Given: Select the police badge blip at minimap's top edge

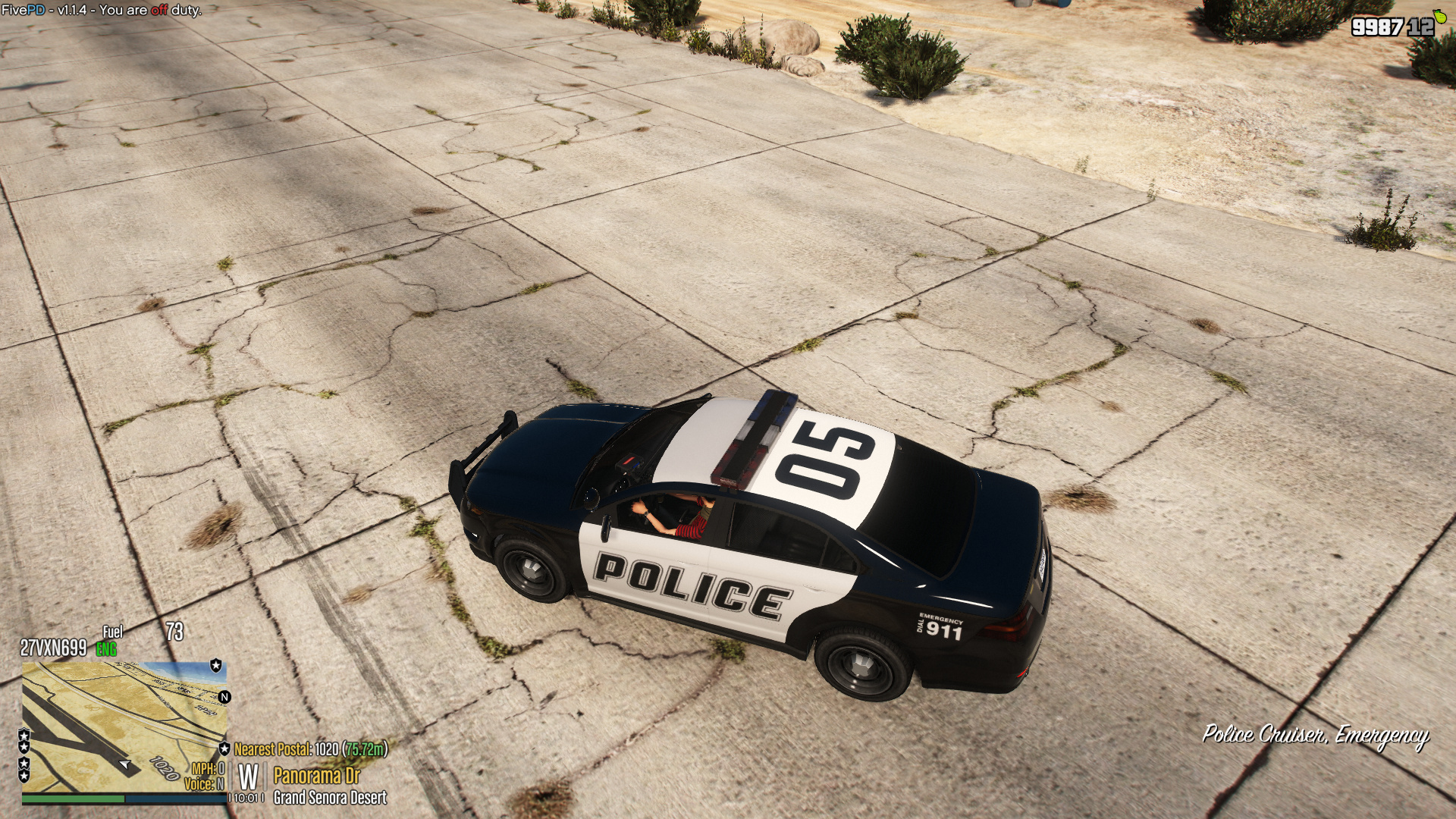Looking at the screenshot, I should [x=216, y=666].
